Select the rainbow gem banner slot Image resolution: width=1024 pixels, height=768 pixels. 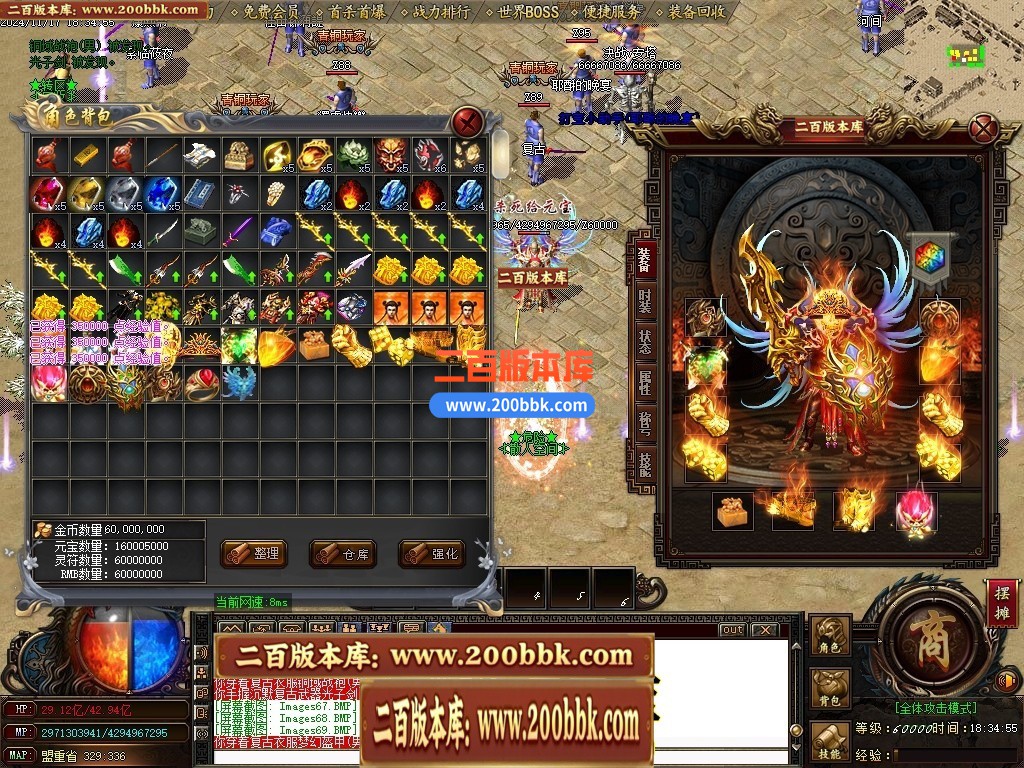(x=931, y=257)
